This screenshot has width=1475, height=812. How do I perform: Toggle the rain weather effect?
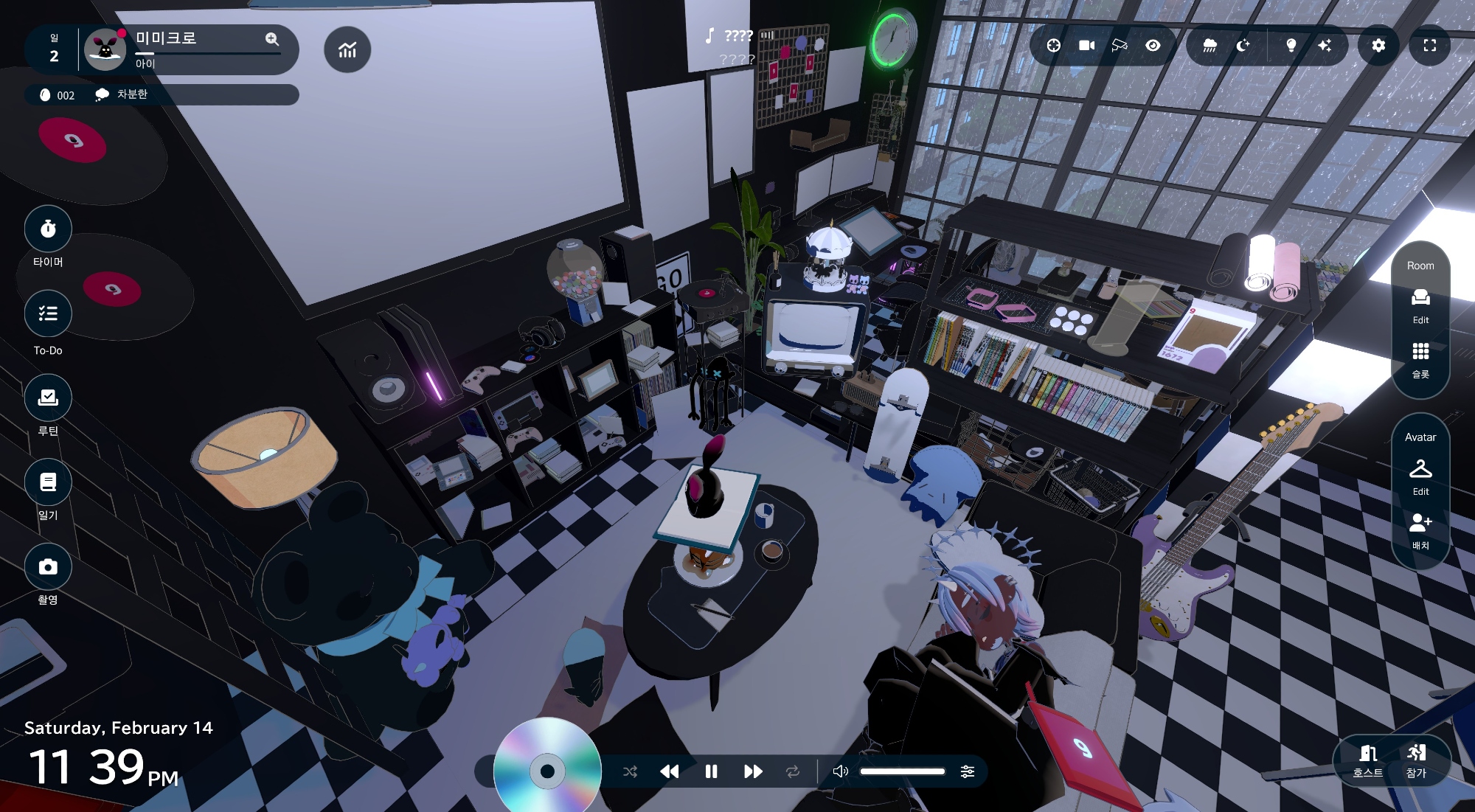[1209, 46]
